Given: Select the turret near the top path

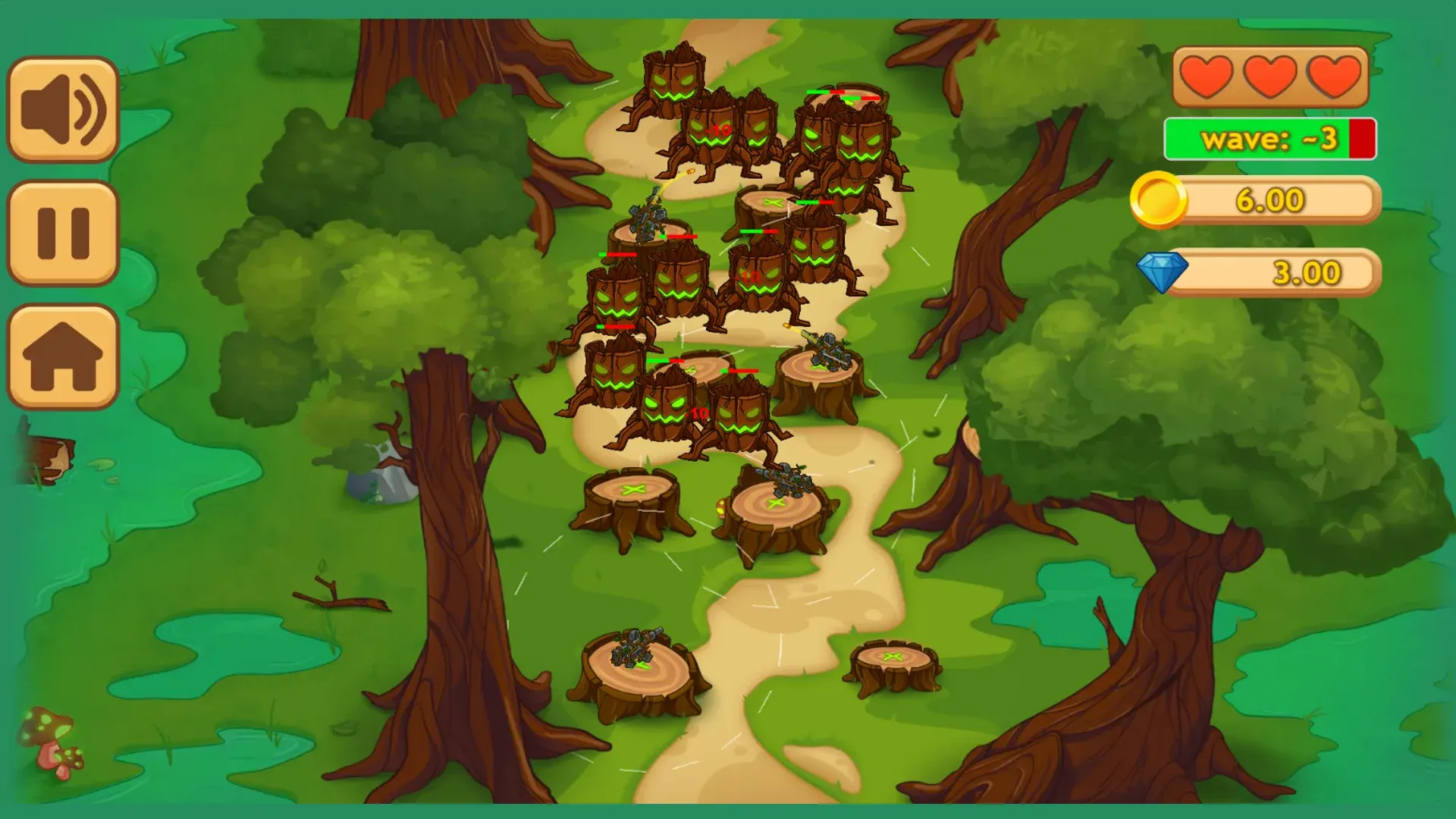Looking at the screenshot, I should coord(650,216).
